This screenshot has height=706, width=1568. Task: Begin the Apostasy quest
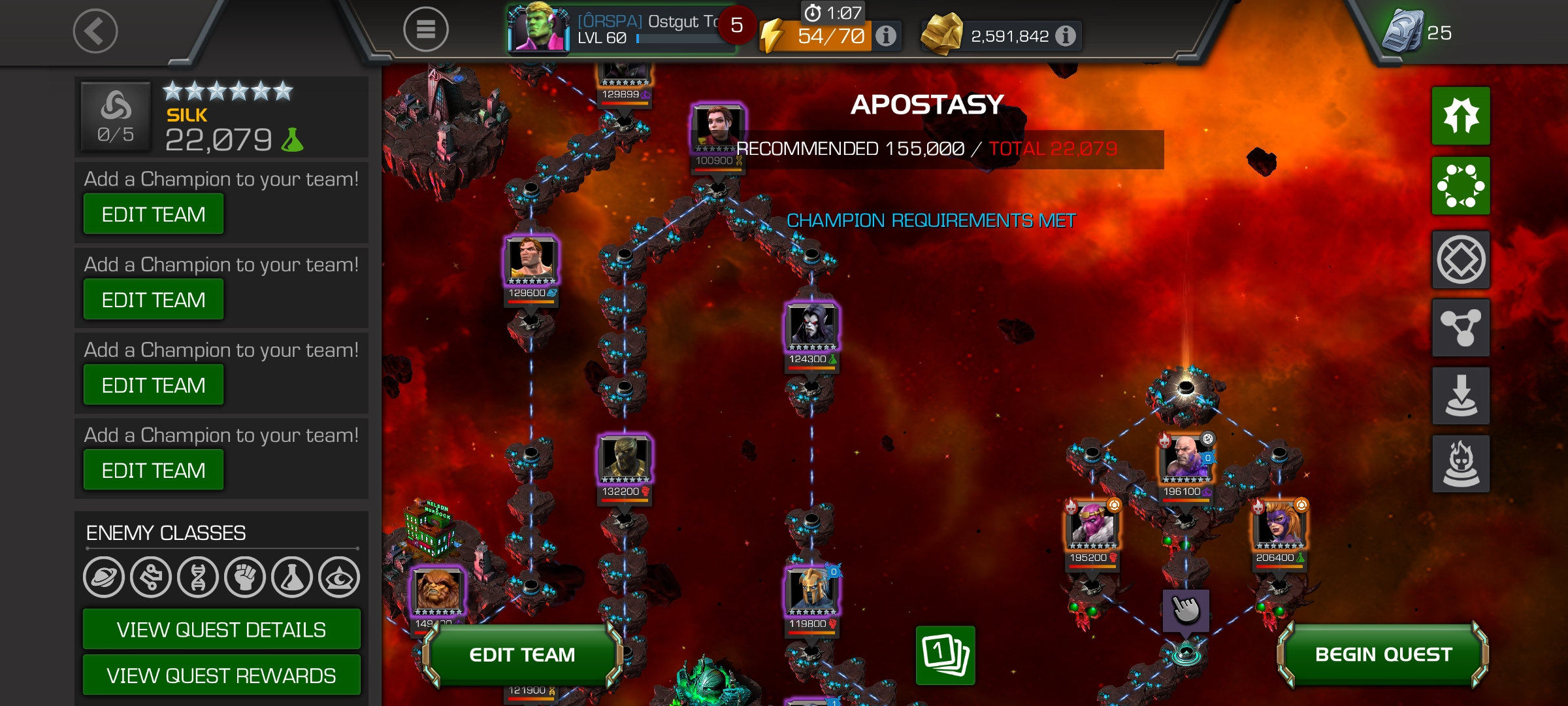coord(1383,654)
